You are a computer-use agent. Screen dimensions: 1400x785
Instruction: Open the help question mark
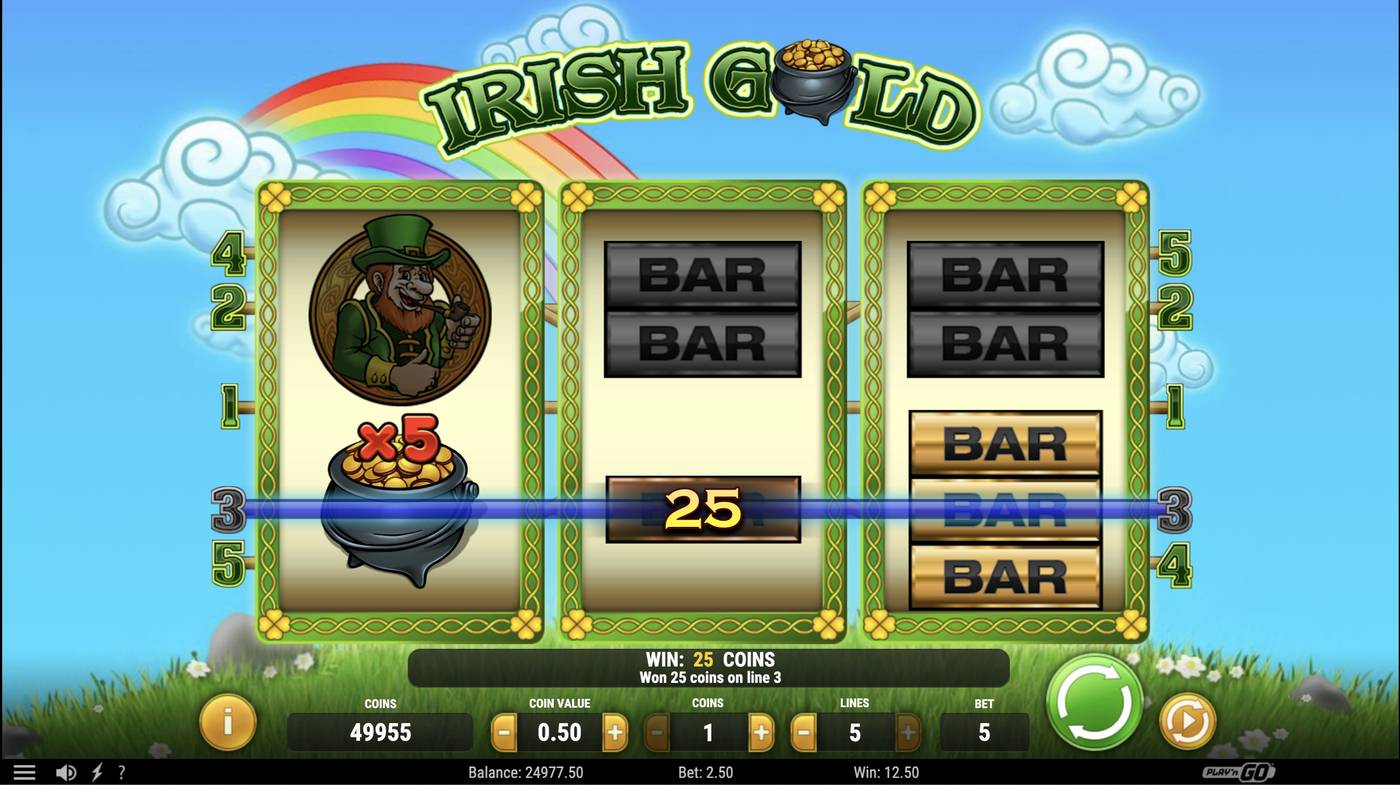[x=121, y=771]
